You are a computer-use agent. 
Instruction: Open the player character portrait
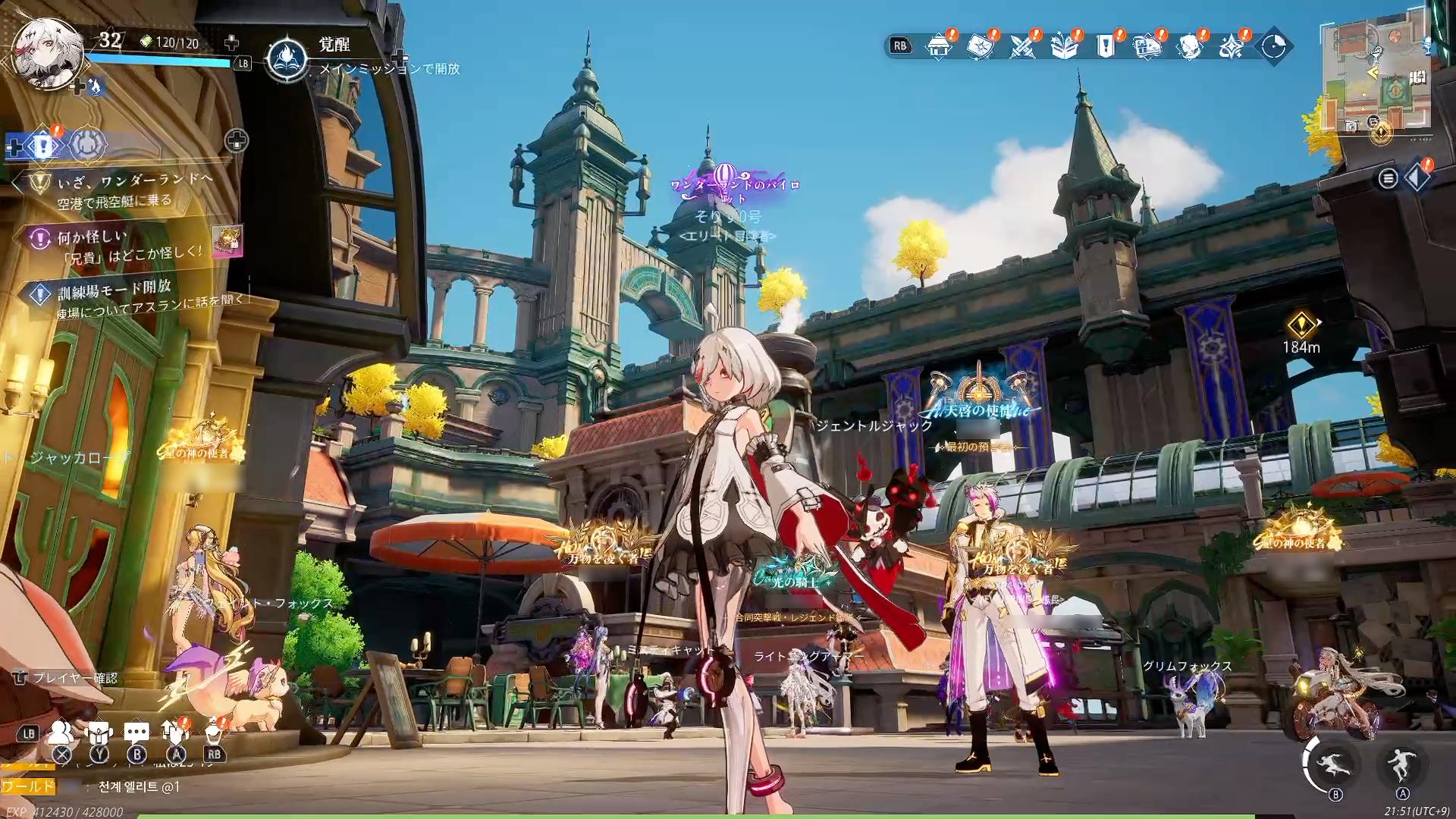coord(48,52)
